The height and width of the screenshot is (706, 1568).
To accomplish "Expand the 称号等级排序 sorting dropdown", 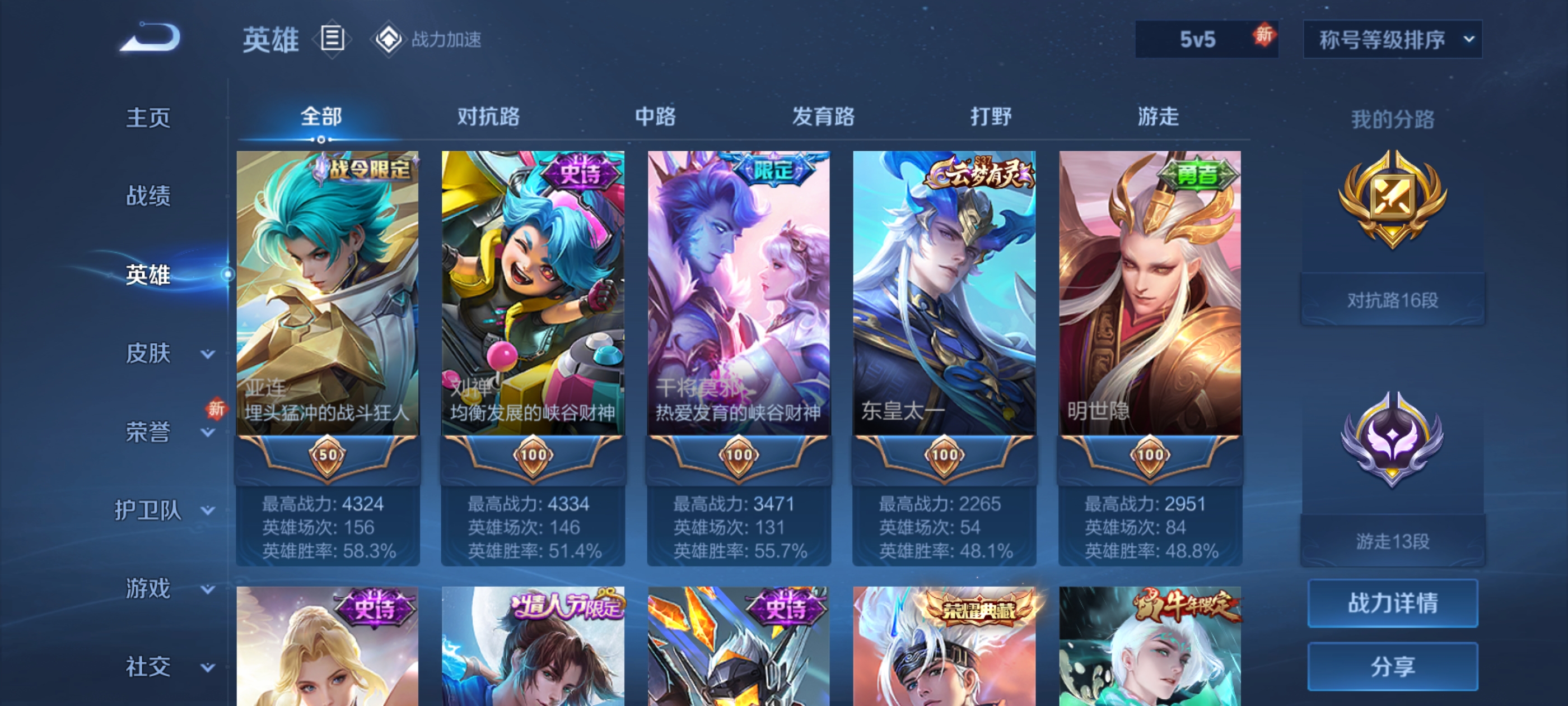I will (1392, 40).
